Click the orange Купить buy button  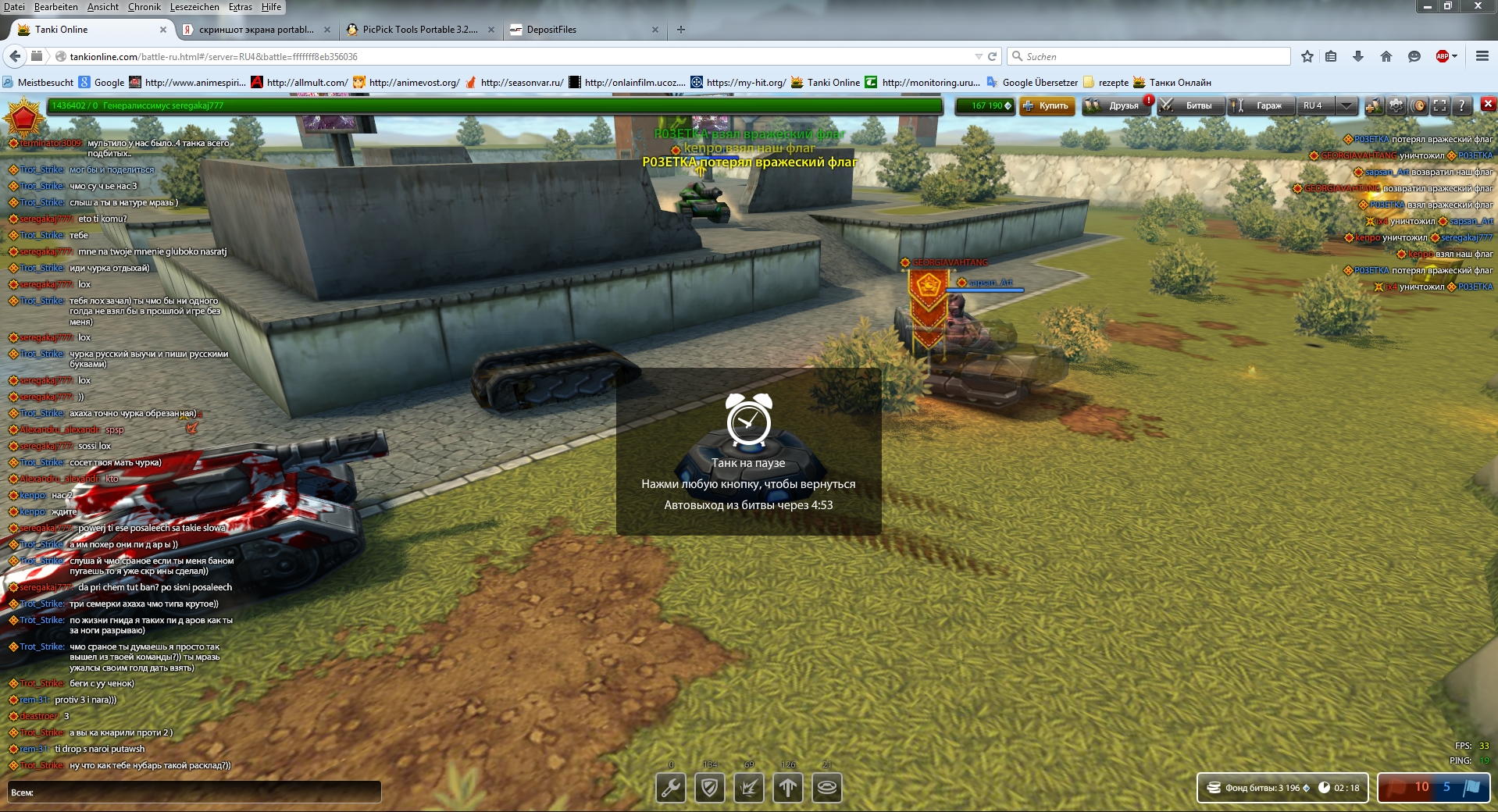(x=1047, y=106)
